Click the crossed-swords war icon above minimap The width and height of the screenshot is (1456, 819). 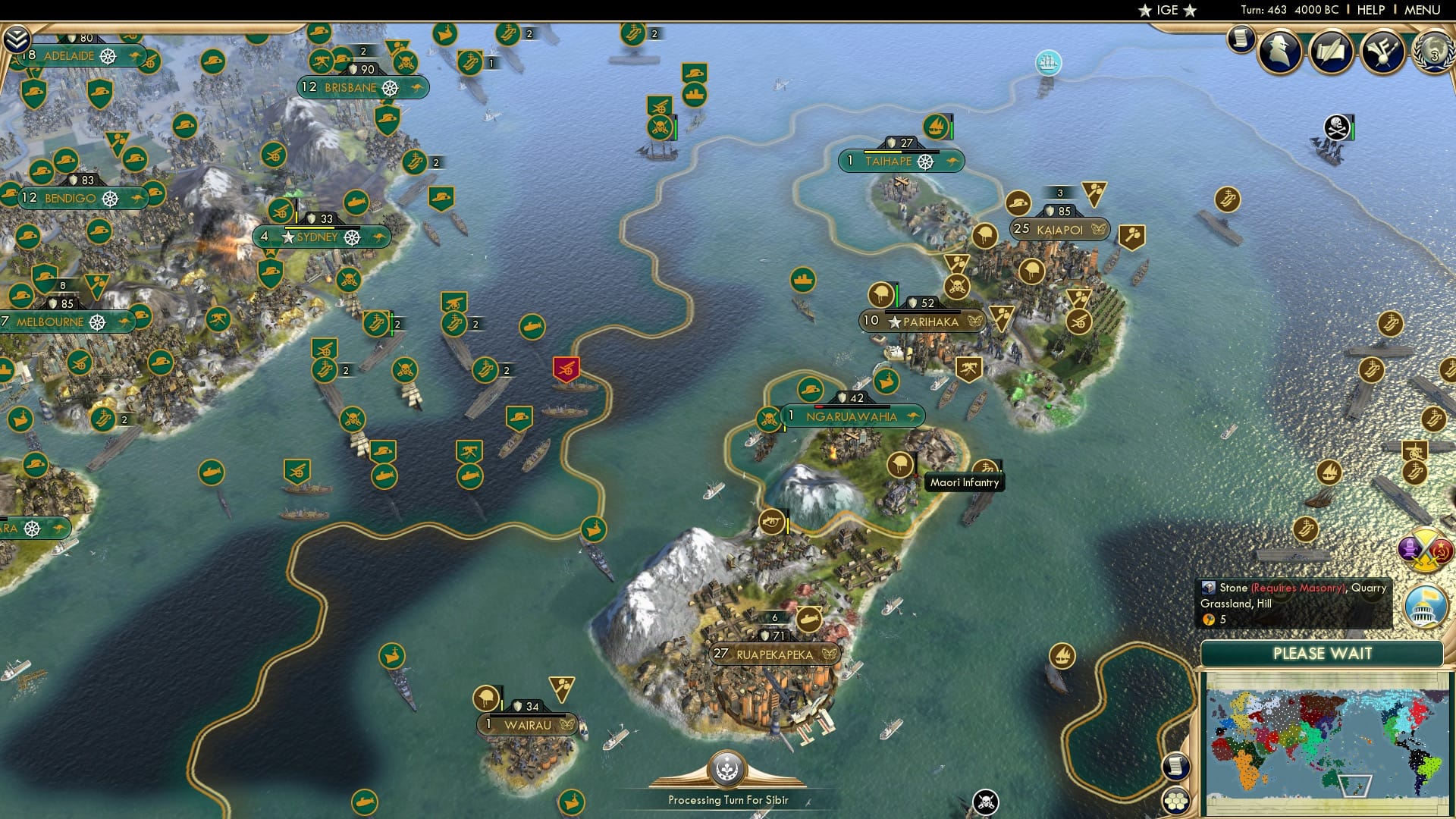[1424, 551]
